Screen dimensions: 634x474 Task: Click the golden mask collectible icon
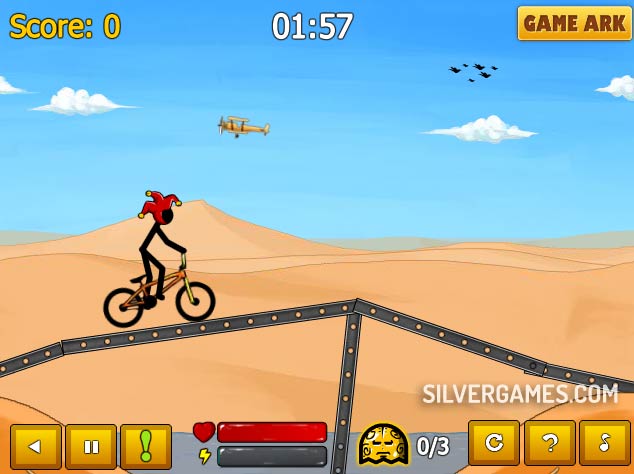[x=384, y=444]
